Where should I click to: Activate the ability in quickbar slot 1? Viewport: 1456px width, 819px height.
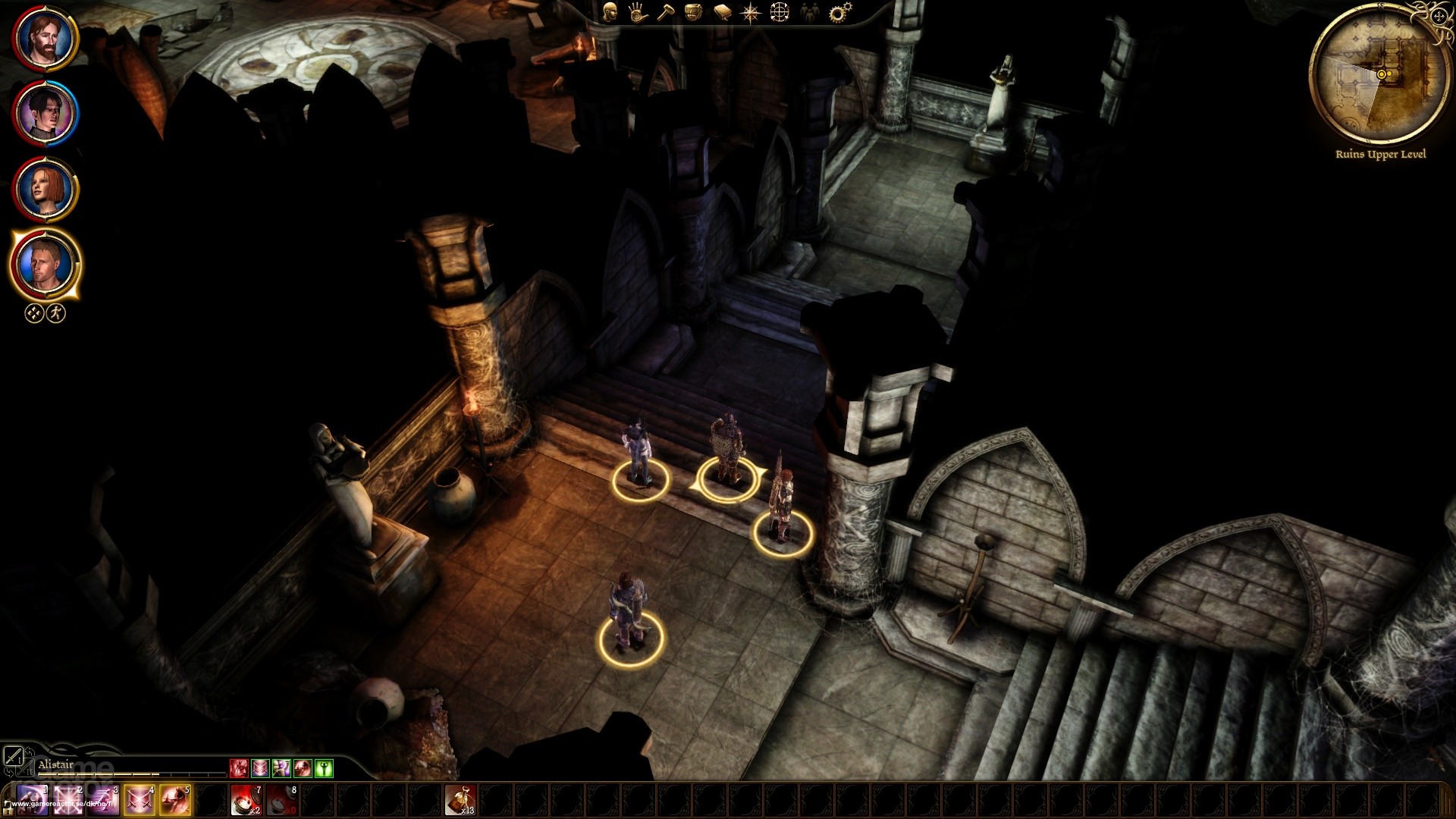click(x=32, y=800)
